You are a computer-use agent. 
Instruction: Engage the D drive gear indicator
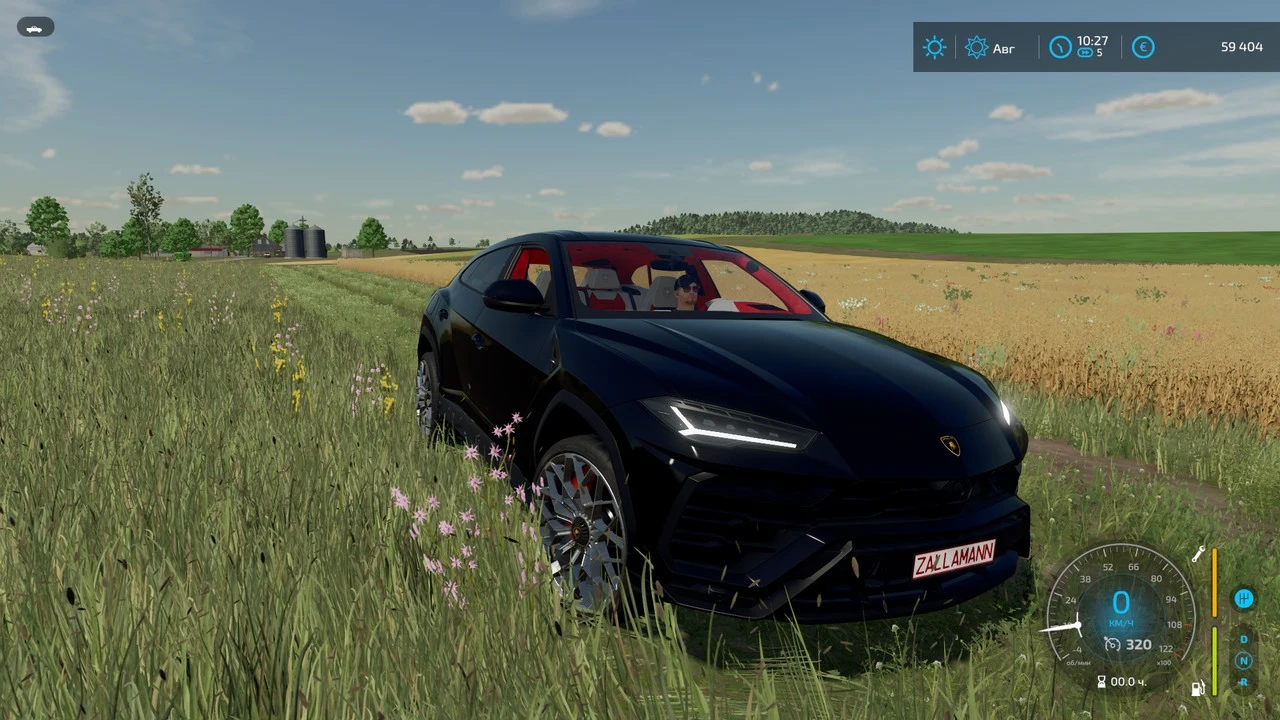click(x=1243, y=639)
